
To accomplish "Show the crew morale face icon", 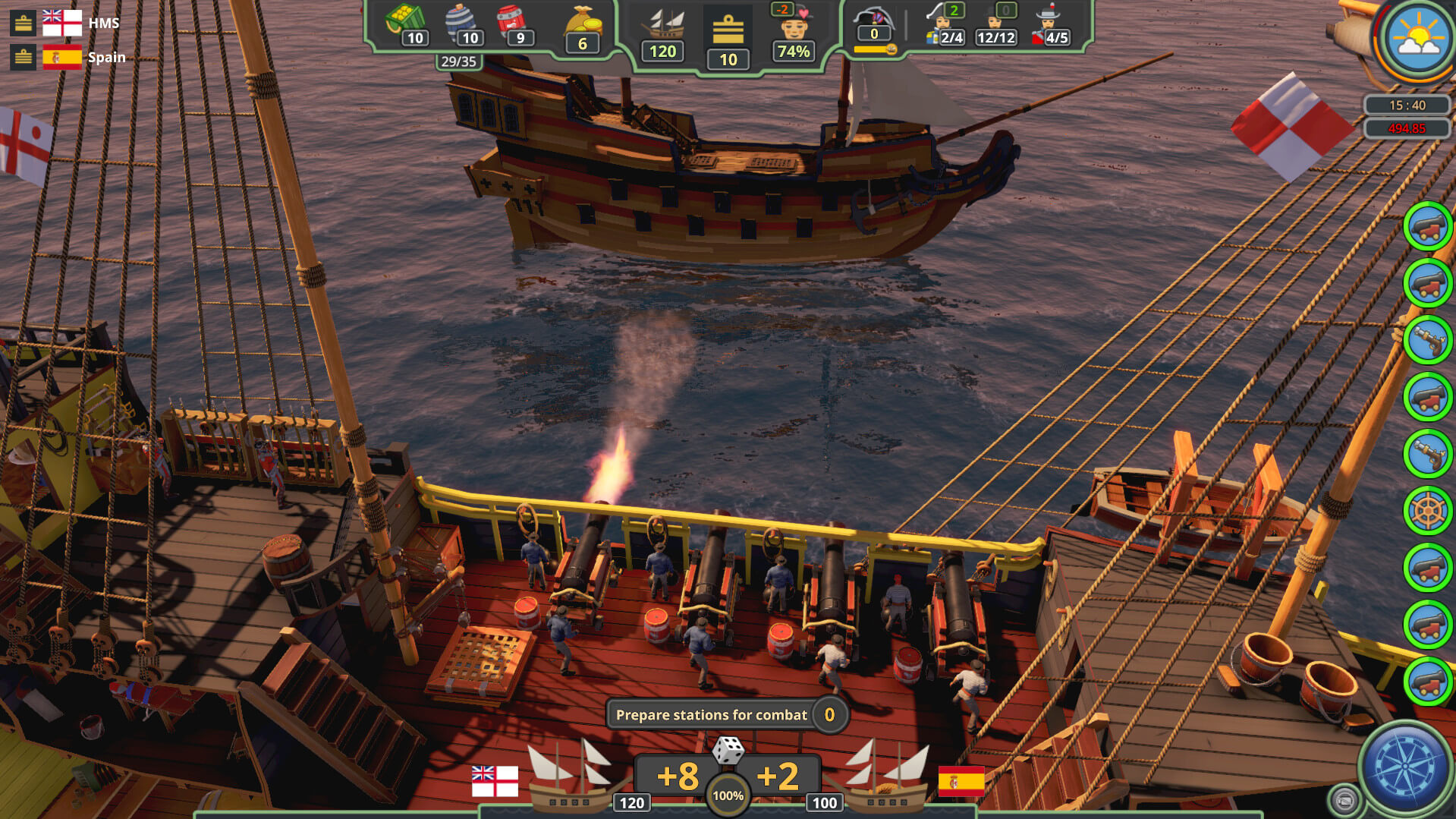I will [x=794, y=26].
